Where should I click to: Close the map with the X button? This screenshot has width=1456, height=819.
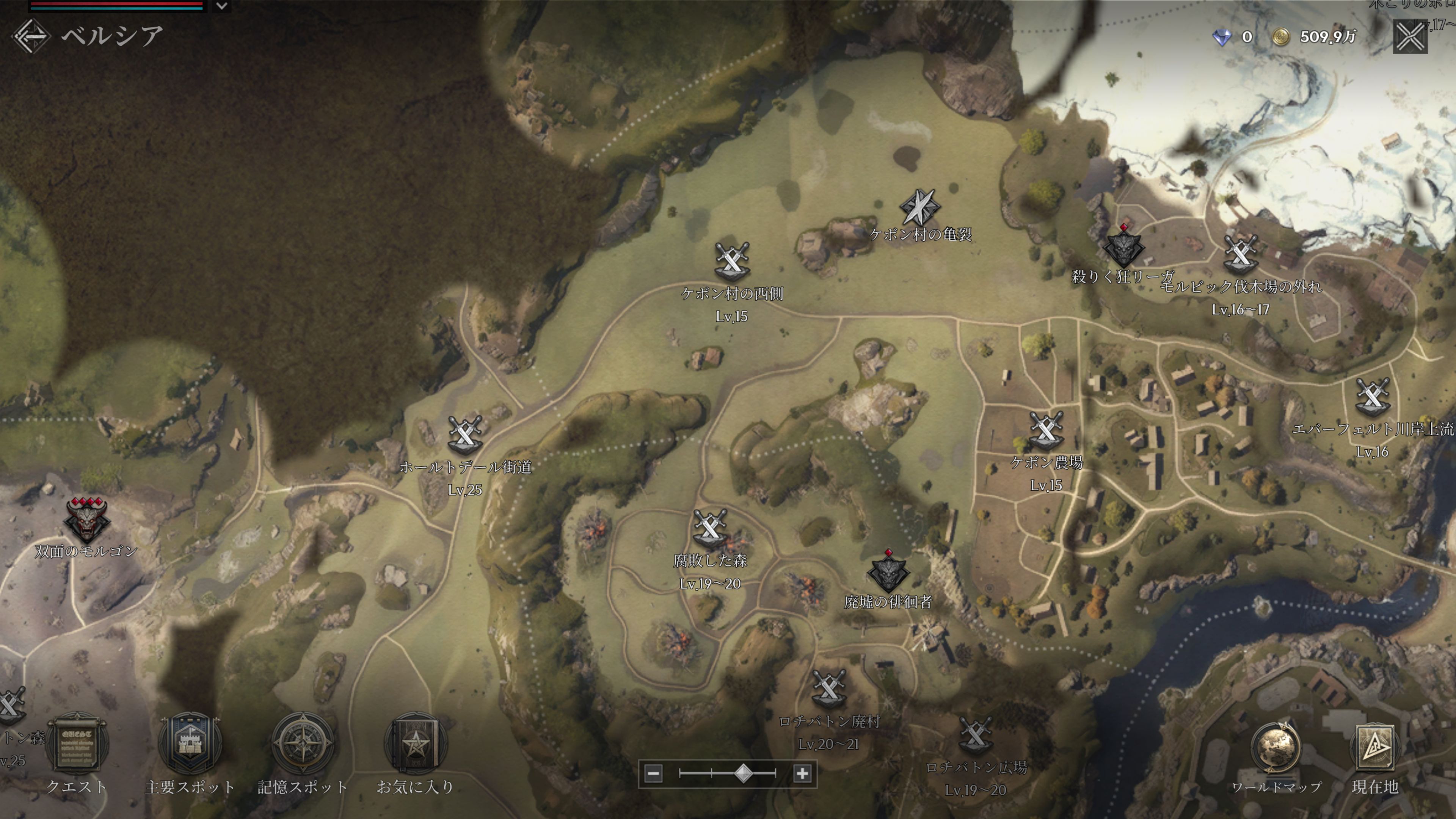pyautogui.click(x=1410, y=37)
